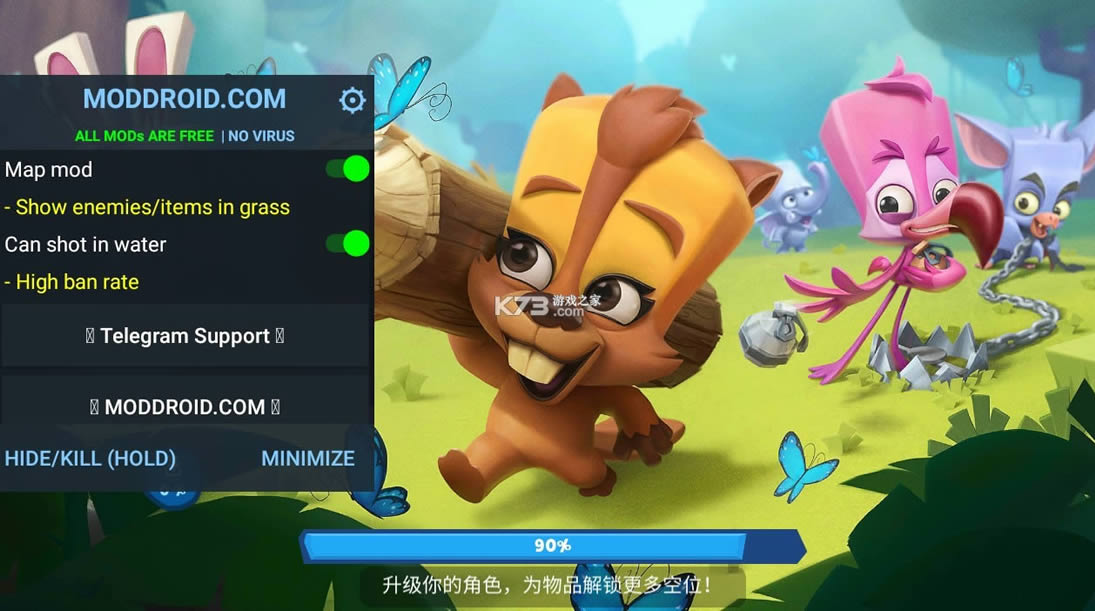Click the MODDROID.COM button below Telegram Support
1095x611 pixels.
[x=185, y=406]
